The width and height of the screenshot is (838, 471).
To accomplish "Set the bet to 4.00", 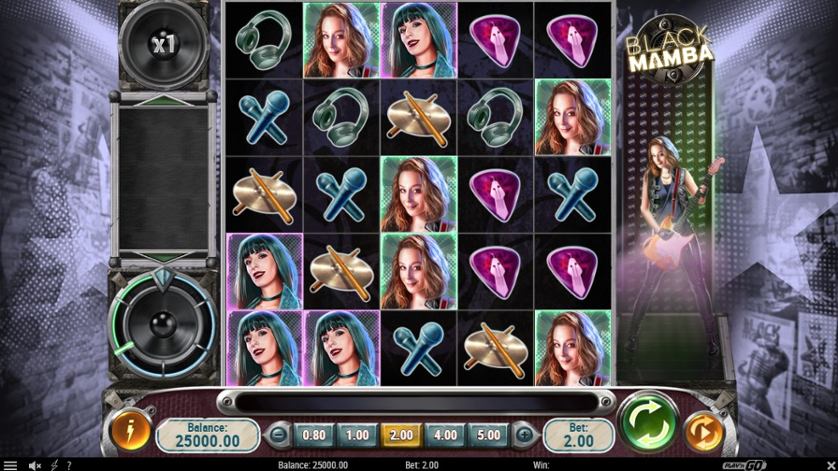I will 444,435.
